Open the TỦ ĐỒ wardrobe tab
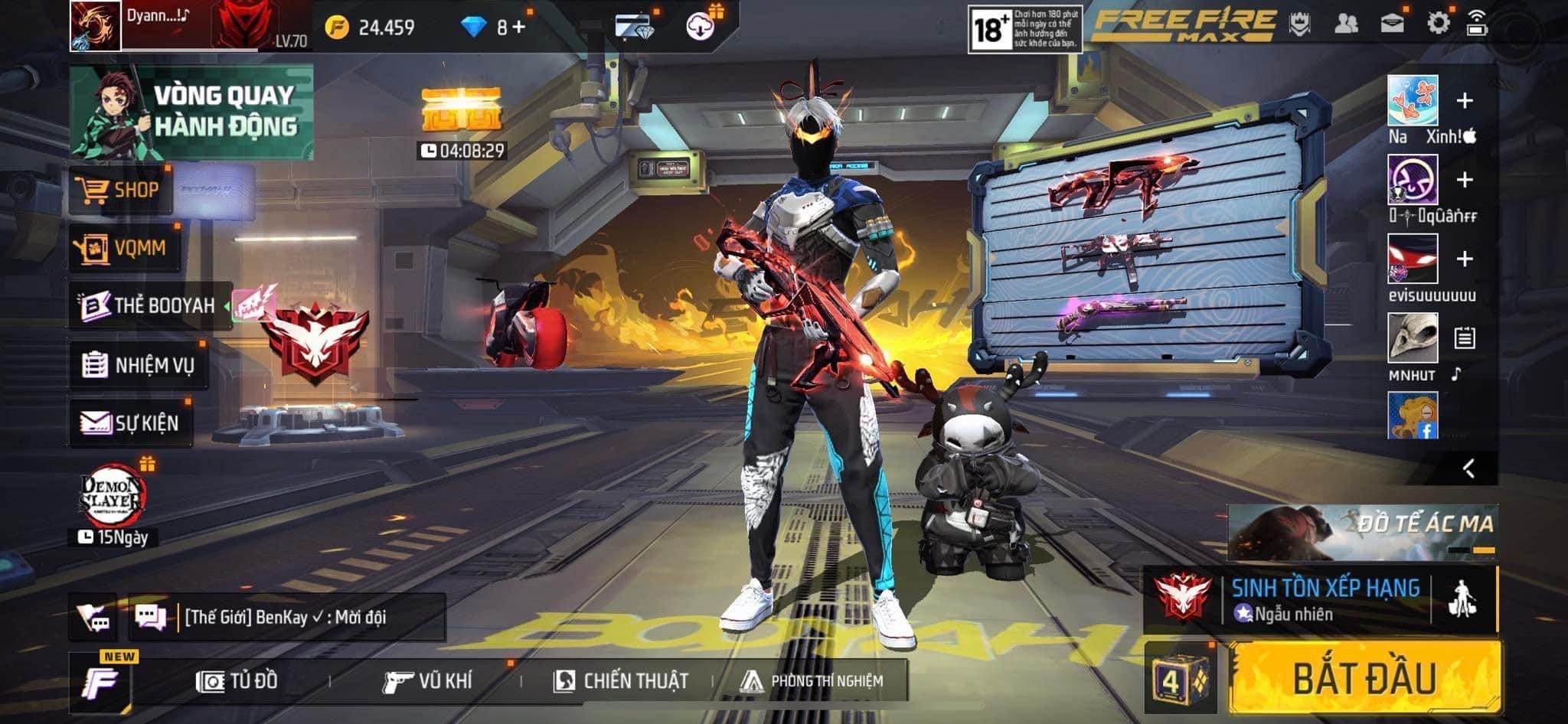Viewport: 1568px width, 724px height. pyautogui.click(x=237, y=680)
